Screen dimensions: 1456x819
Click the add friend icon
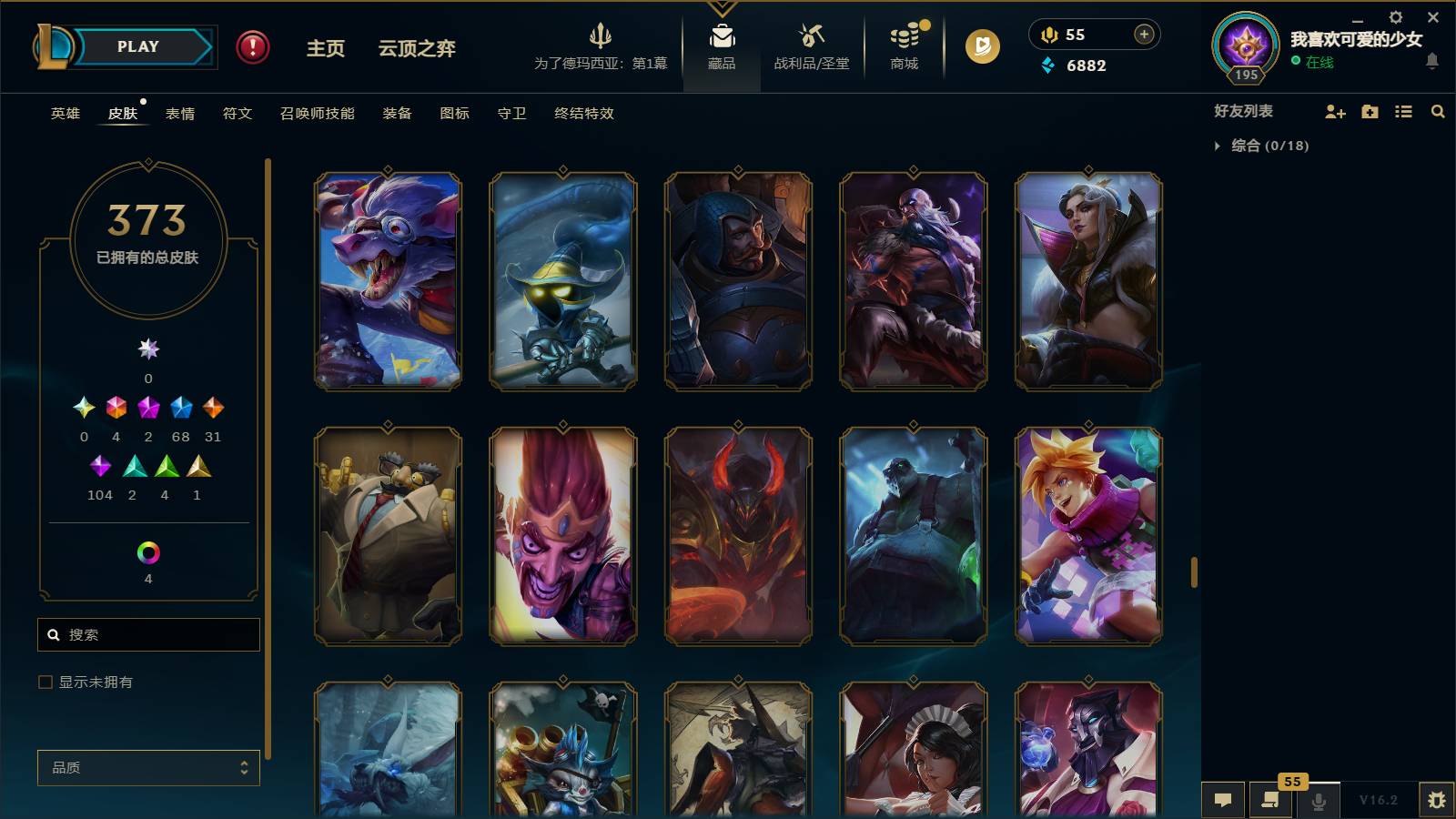1335,111
